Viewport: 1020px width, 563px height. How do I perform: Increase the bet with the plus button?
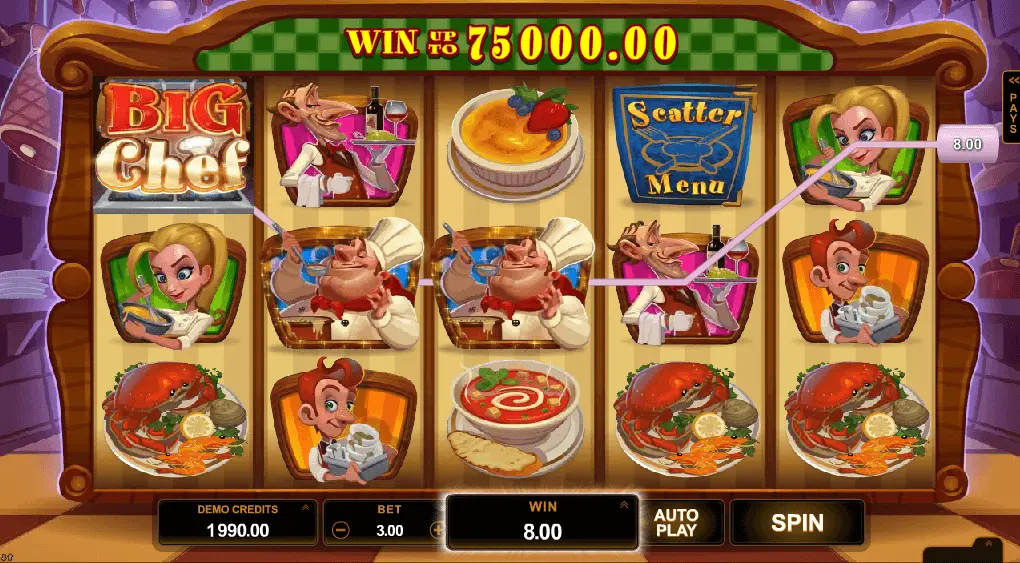click(436, 530)
